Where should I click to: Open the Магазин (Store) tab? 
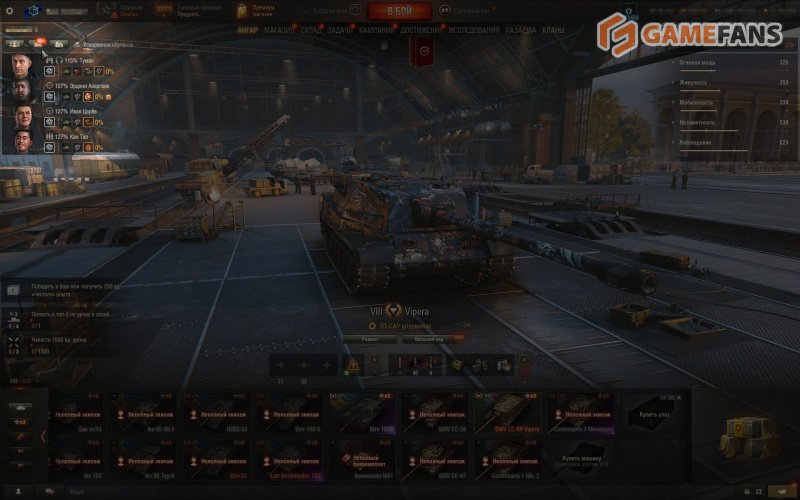(x=278, y=31)
